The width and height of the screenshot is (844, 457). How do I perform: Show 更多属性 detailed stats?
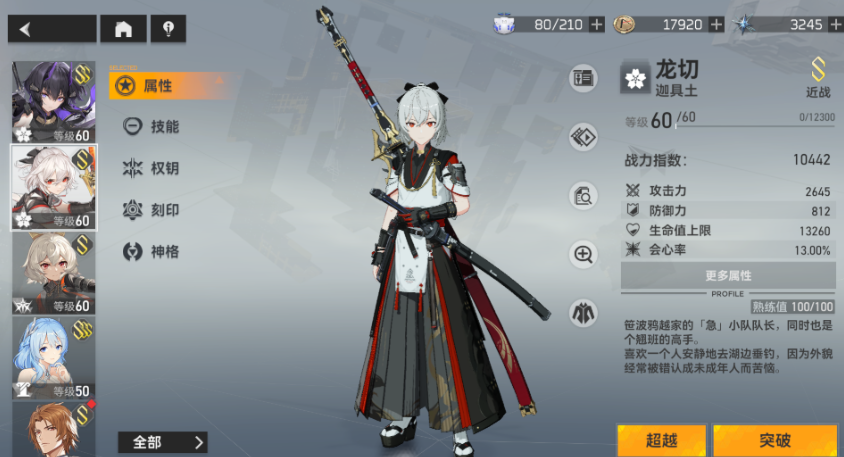[728, 275]
